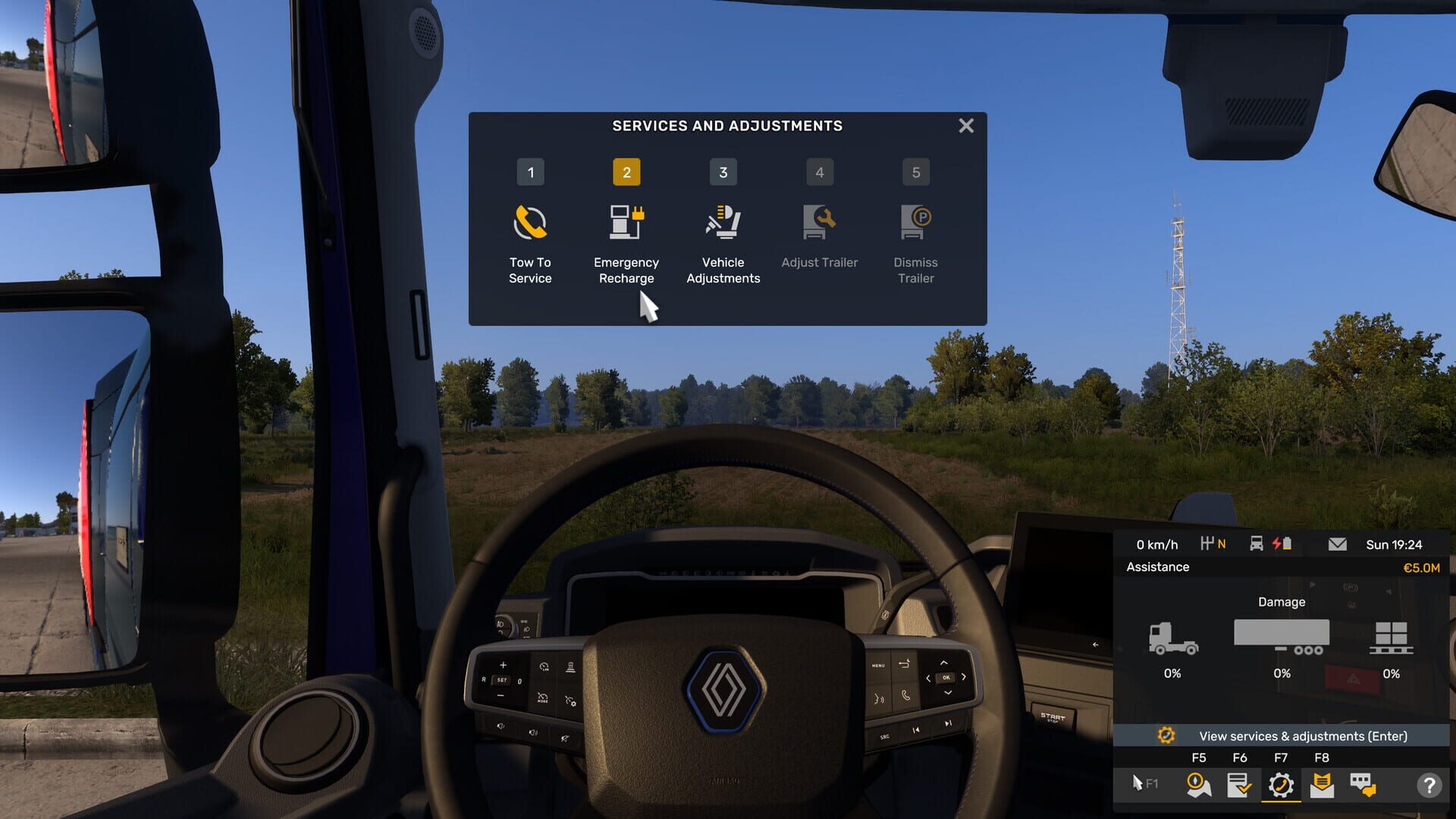Click the chat messages icon near F8
Viewport: 1456px width, 819px height.
[1363, 785]
